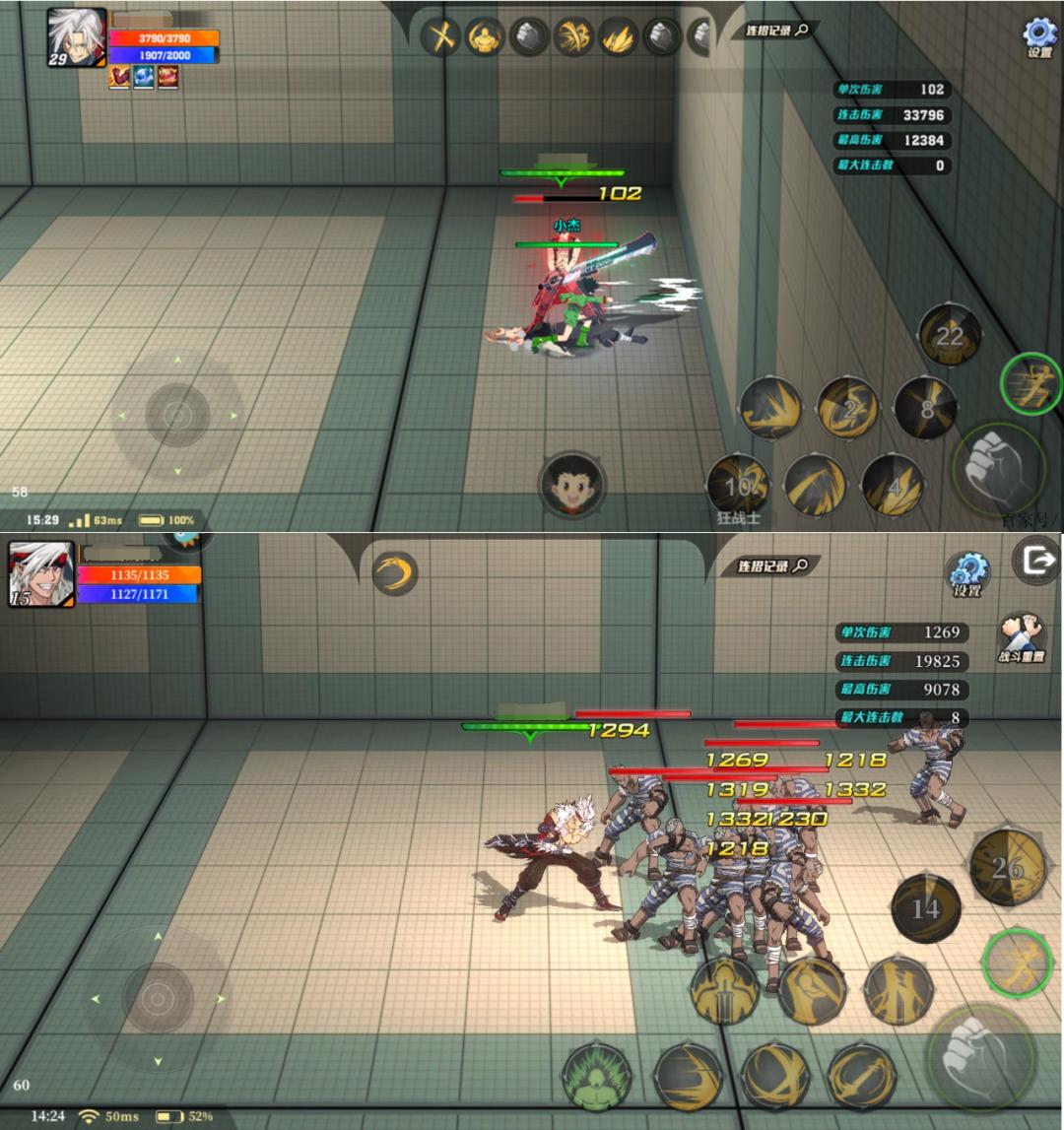Use the skill showing cooldown 4
Viewport: 1064px width, 1130px height.
pyautogui.click(x=893, y=485)
